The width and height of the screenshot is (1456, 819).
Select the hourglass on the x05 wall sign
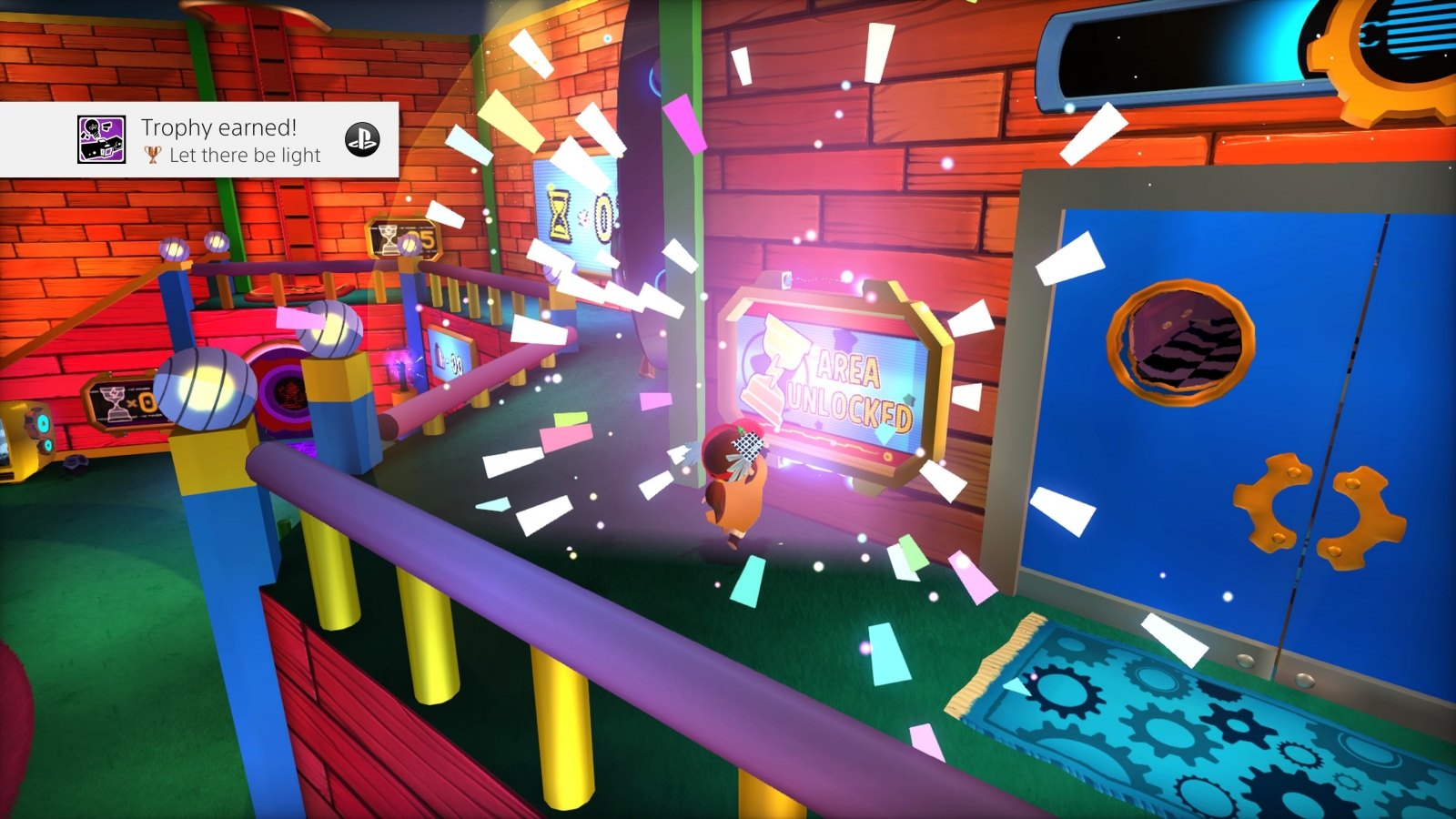pos(389,239)
